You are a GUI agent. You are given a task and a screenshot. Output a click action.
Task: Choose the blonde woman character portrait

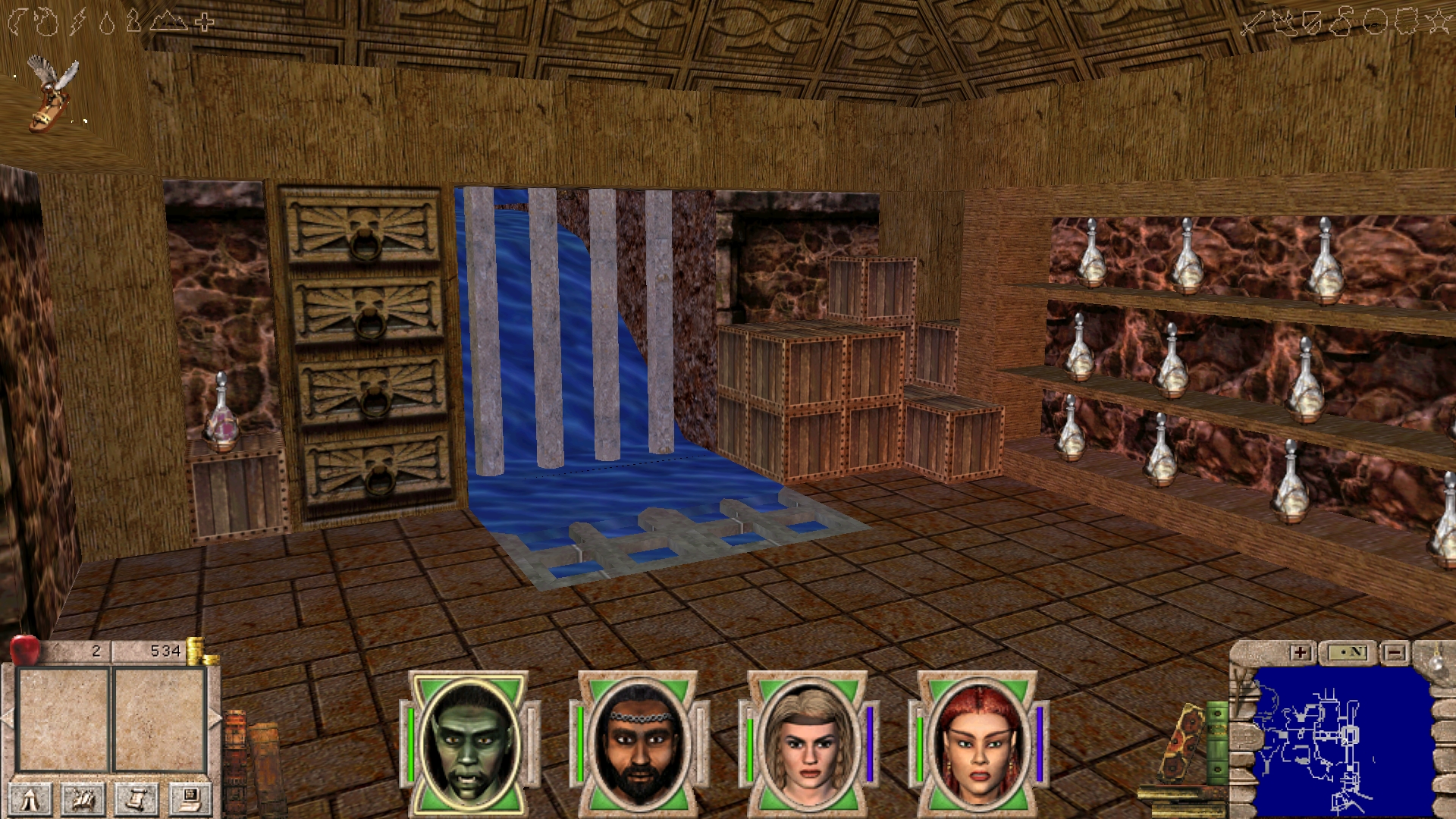[x=808, y=743]
